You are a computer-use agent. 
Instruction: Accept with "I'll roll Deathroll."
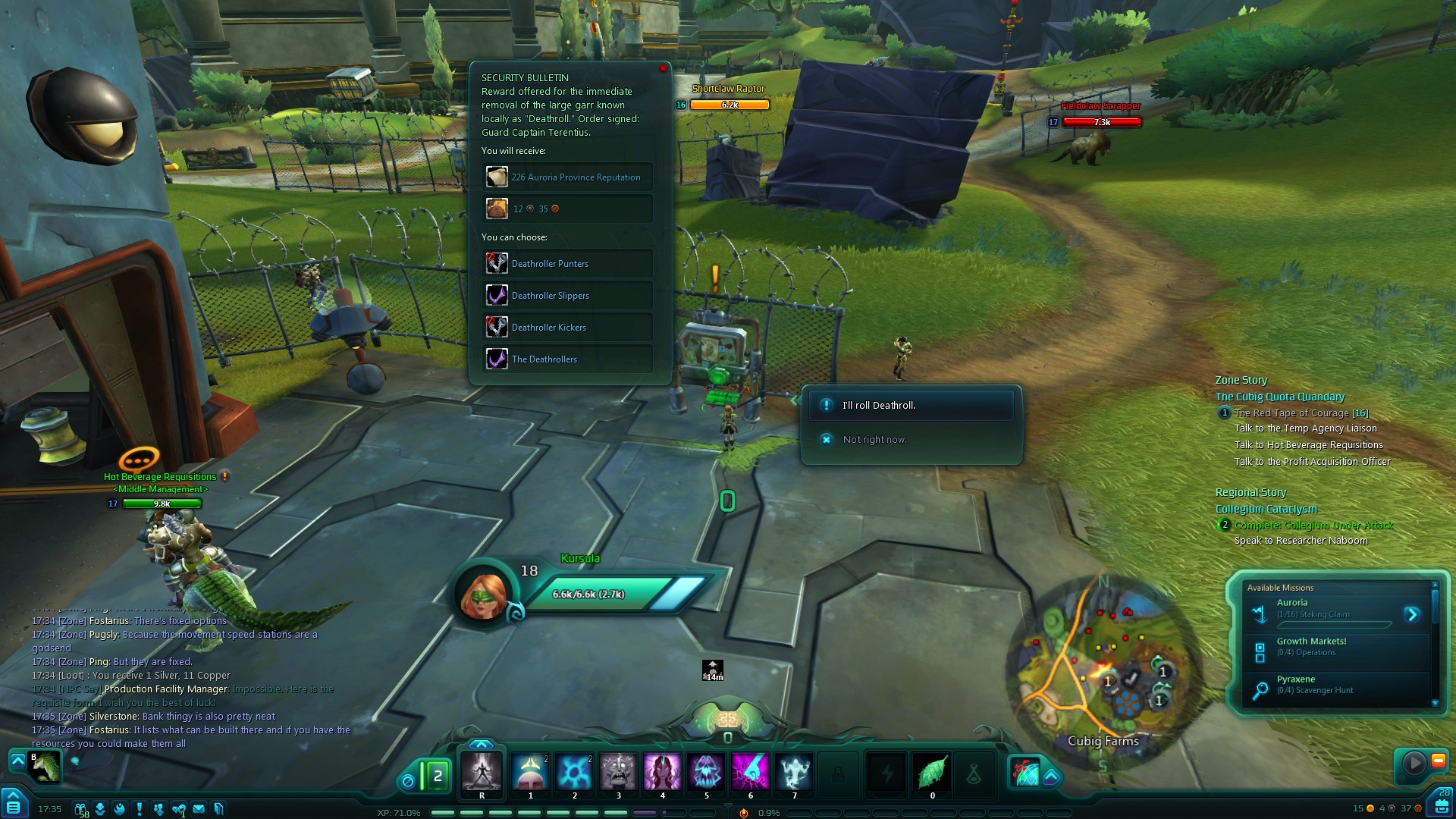click(x=912, y=406)
